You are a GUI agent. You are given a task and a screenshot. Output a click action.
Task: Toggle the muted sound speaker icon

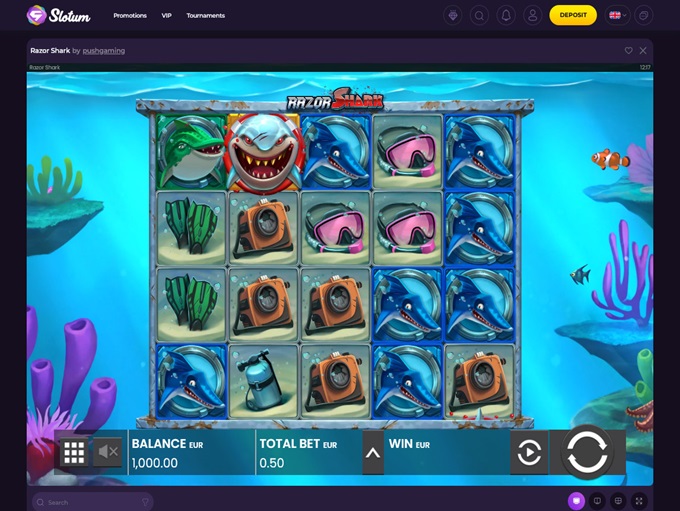(108, 452)
